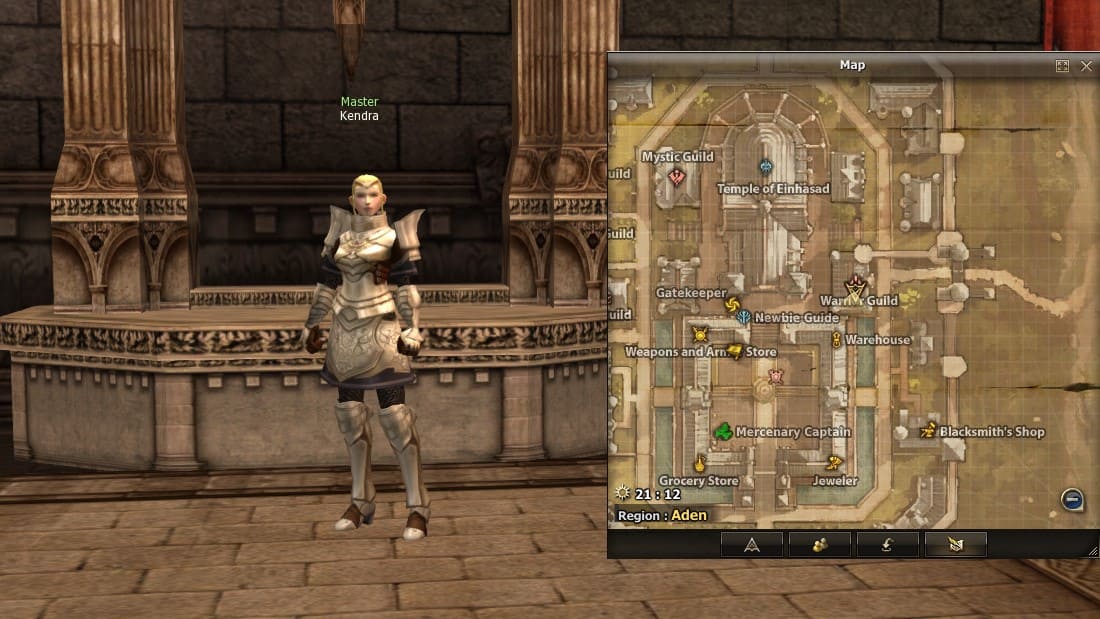The height and width of the screenshot is (619, 1100).
Task: Select the Grocery Store marker
Action: (x=700, y=463)
